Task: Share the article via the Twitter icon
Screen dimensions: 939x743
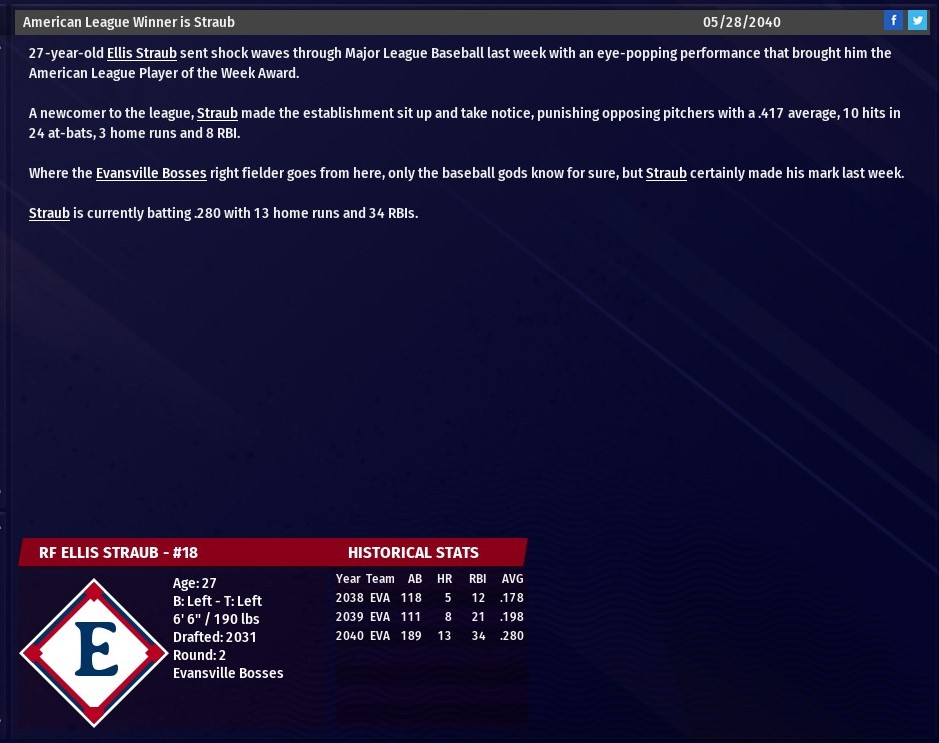Action: coord(917,21)
